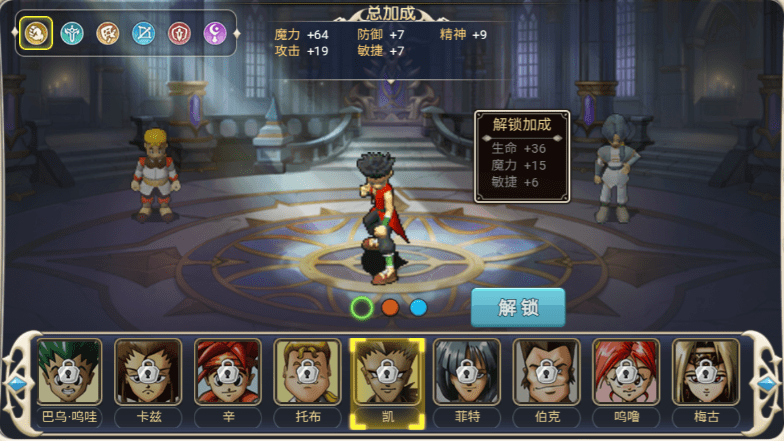Select the green ring color dot

click(362, 308)
